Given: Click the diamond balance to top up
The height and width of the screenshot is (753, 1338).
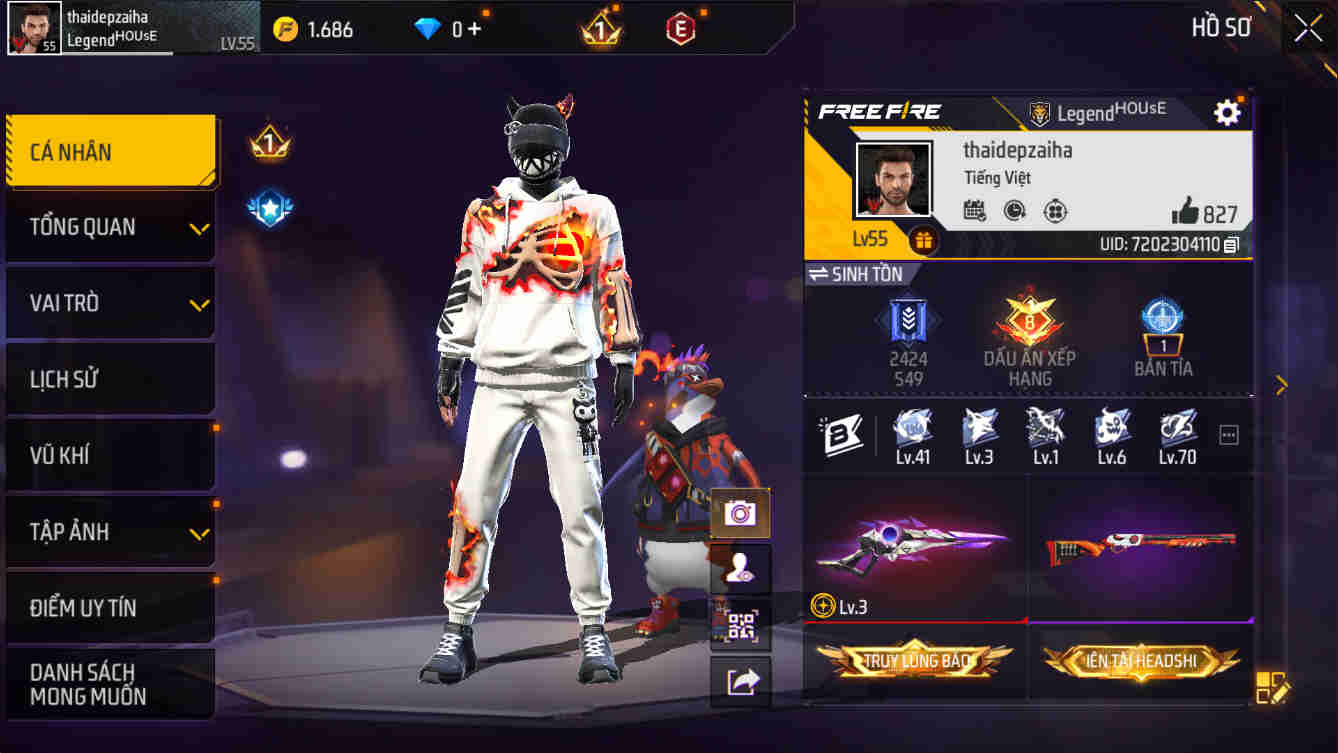Looking at the screenshot, I should [450, 28].
